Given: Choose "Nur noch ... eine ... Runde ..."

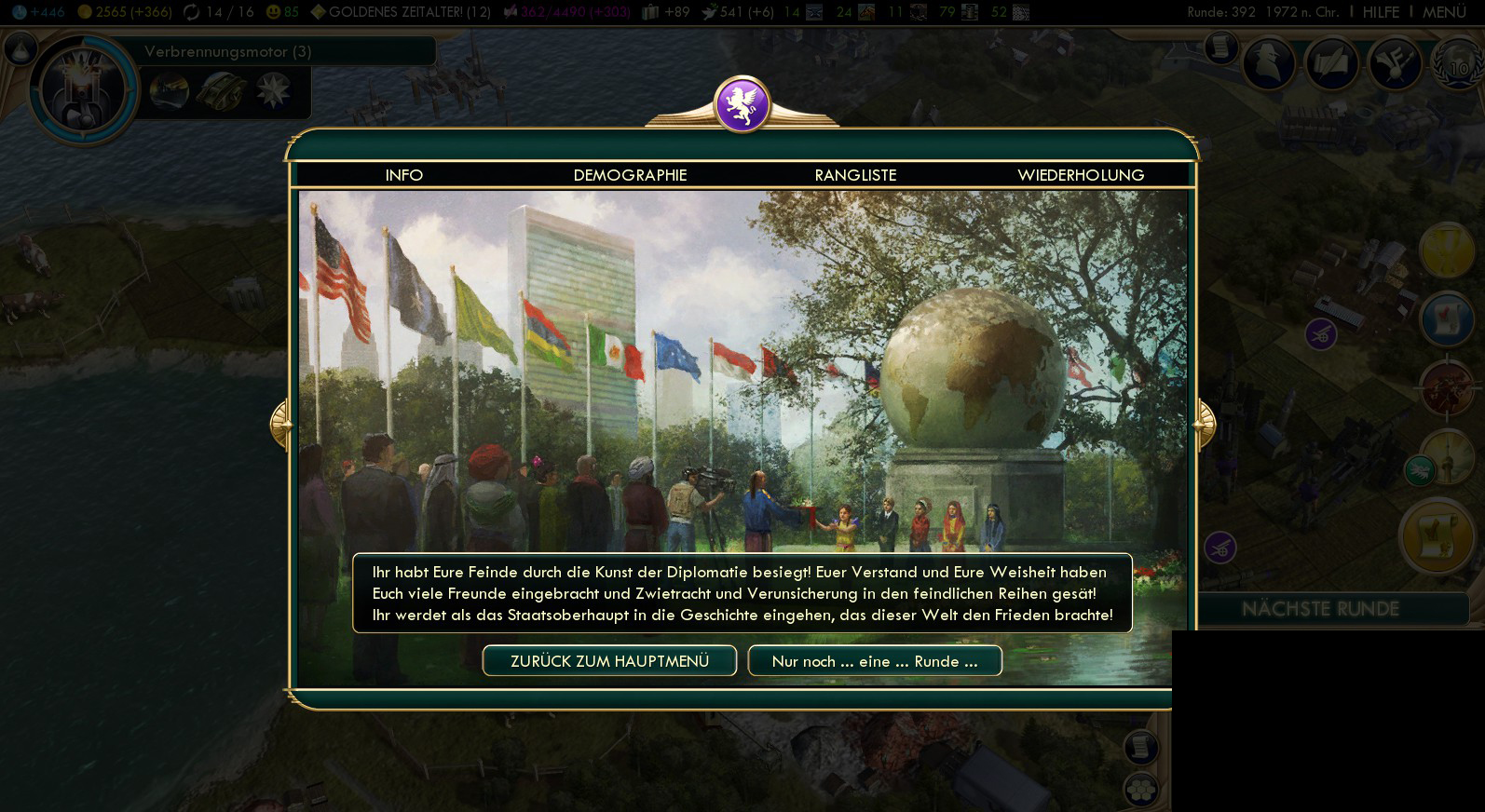Looking at the screenshot, I should [875, 661].
